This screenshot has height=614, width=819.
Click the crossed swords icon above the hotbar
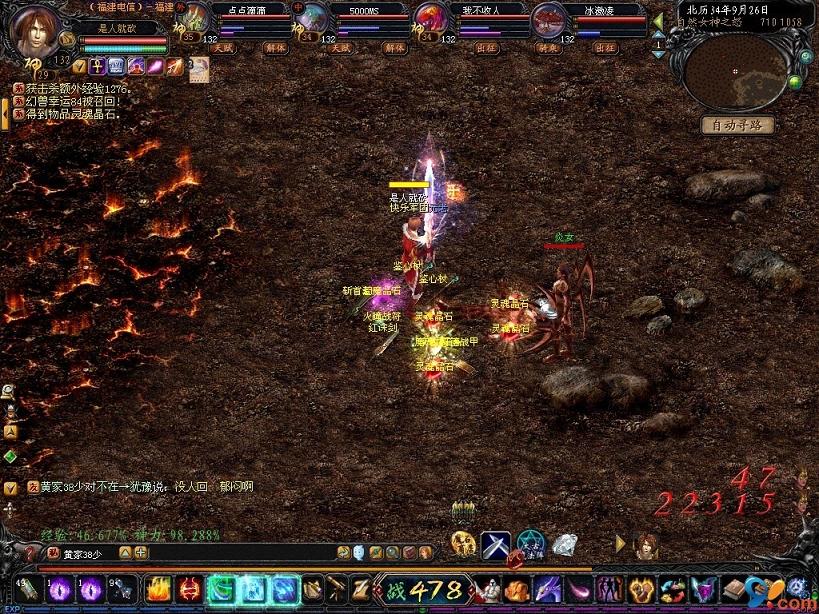(496, 545)
